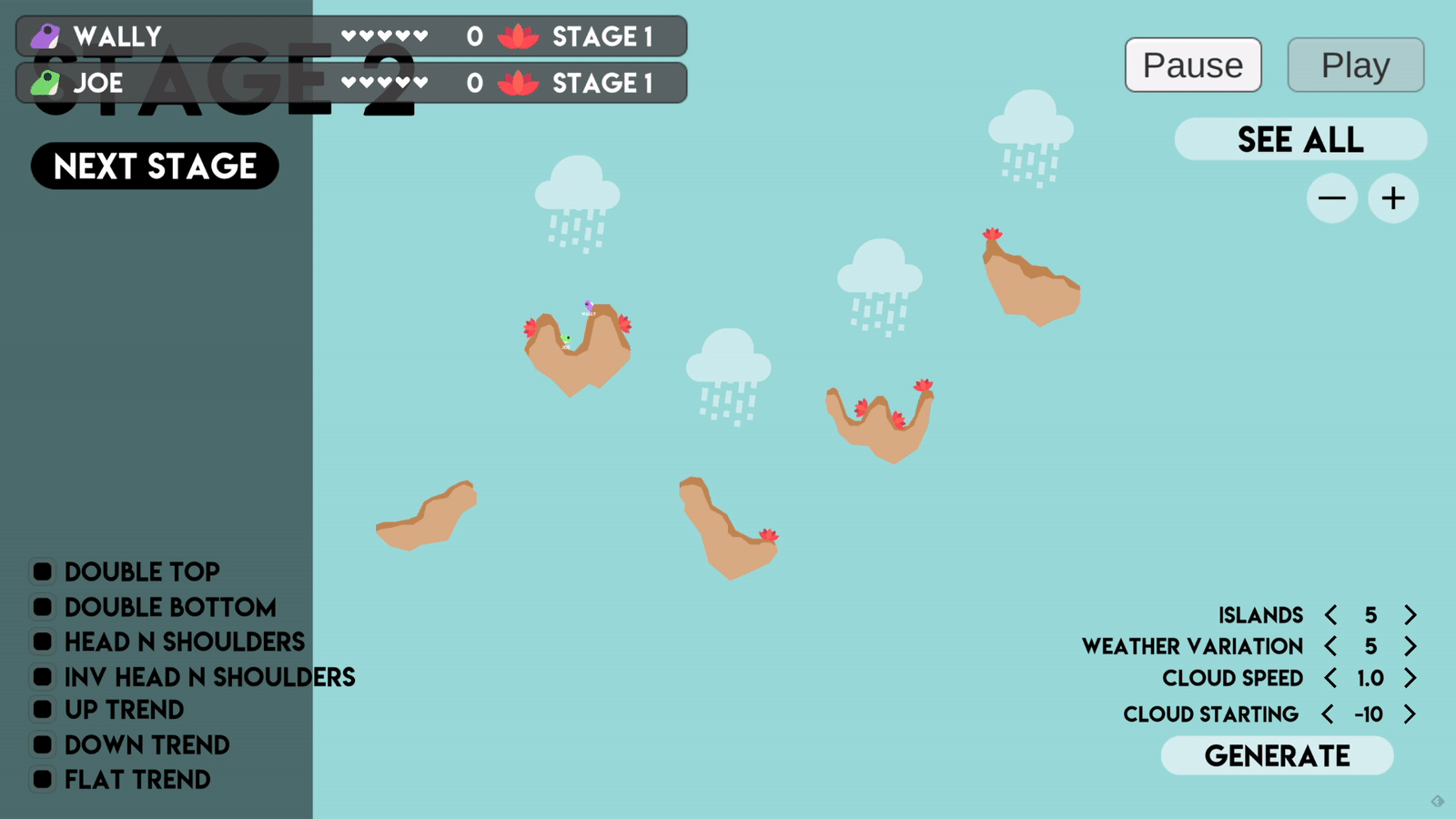
Task: Enable the Inv Head N Shoulders checkbox
Action: click(42, 677)
